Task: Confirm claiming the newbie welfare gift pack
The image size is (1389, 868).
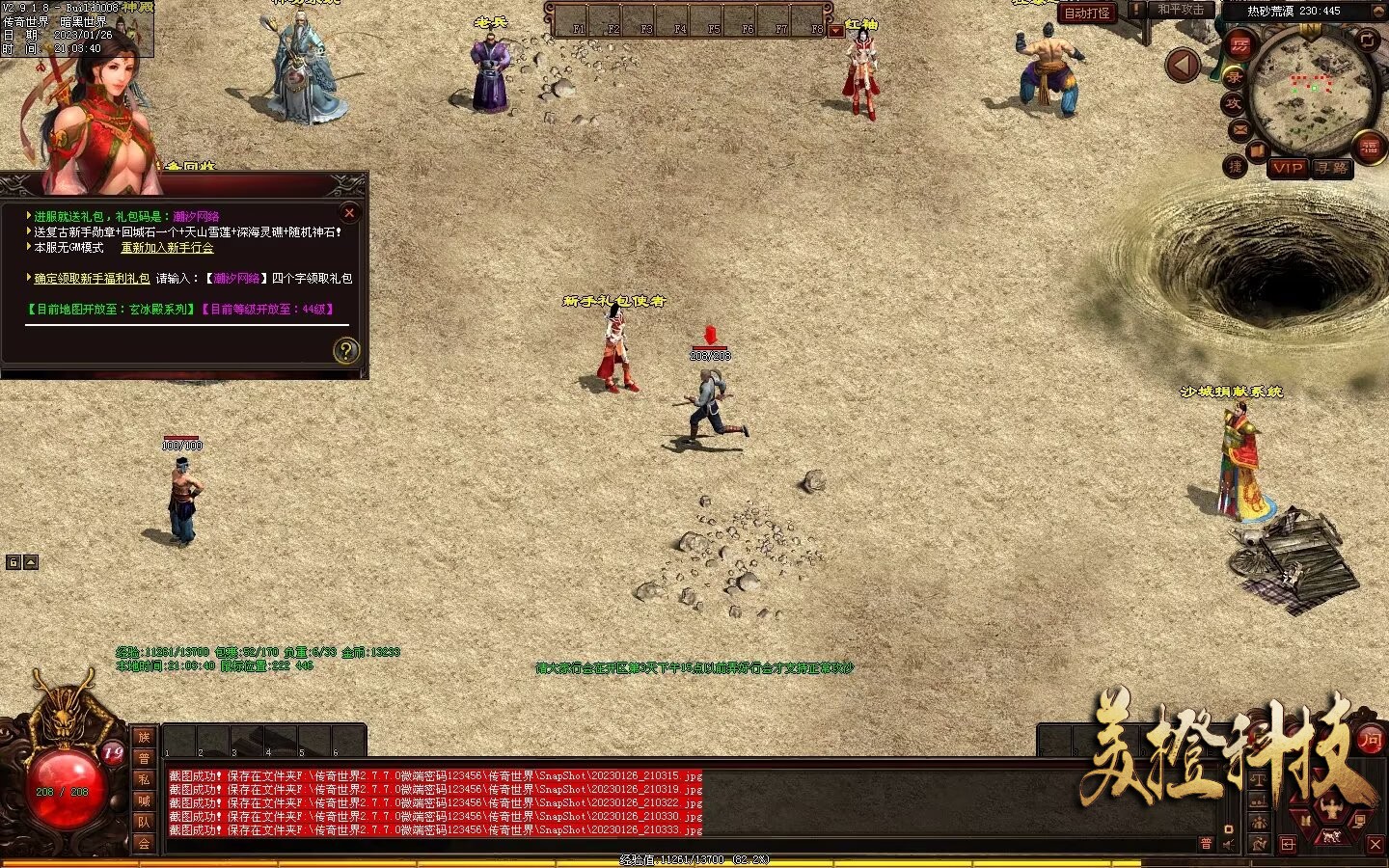Action: point(92,279)
